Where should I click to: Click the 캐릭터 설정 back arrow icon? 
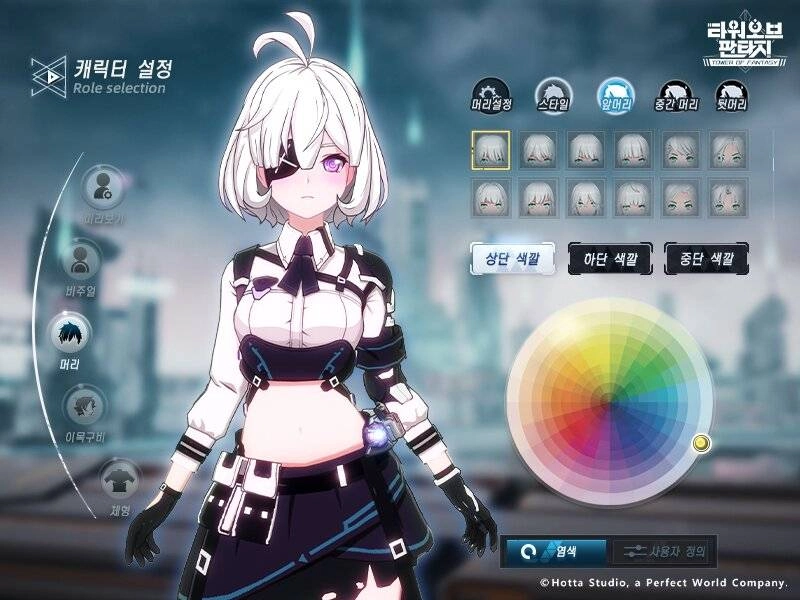tap(48, 74)
